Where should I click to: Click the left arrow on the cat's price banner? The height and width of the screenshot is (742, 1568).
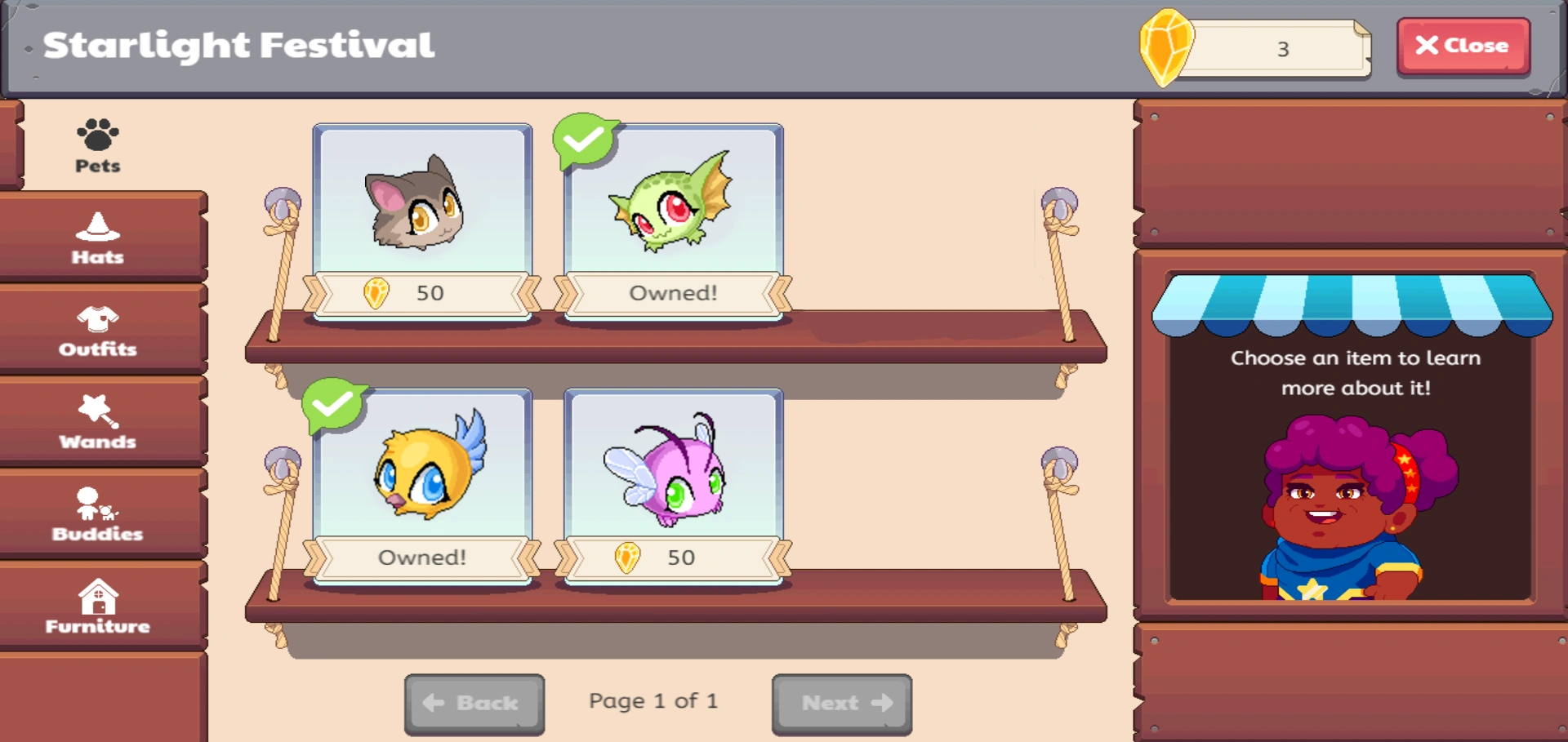[x=314, y=291]
